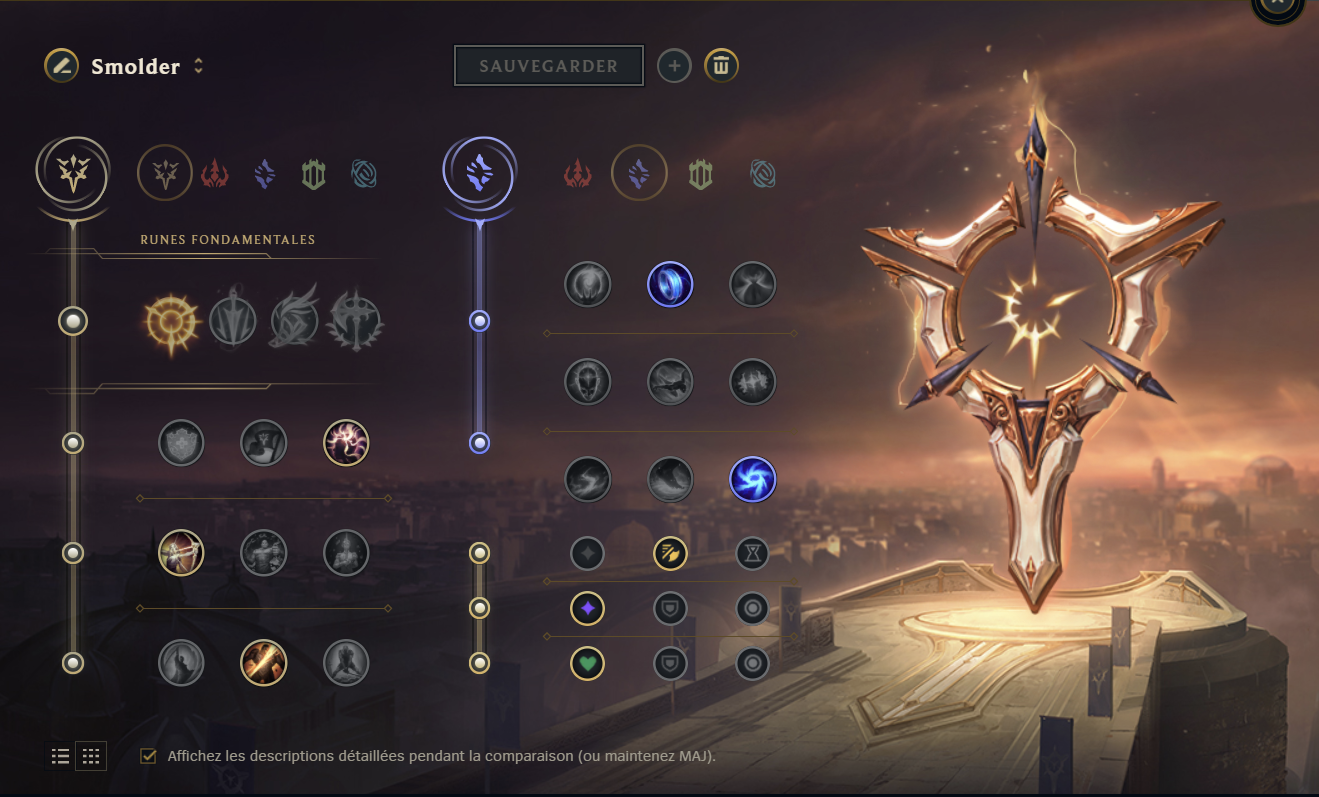This screenshot has width=1319, height=797.
Task: Pick the Nimbus Cloak rune
Action: [x=753, y=284]
